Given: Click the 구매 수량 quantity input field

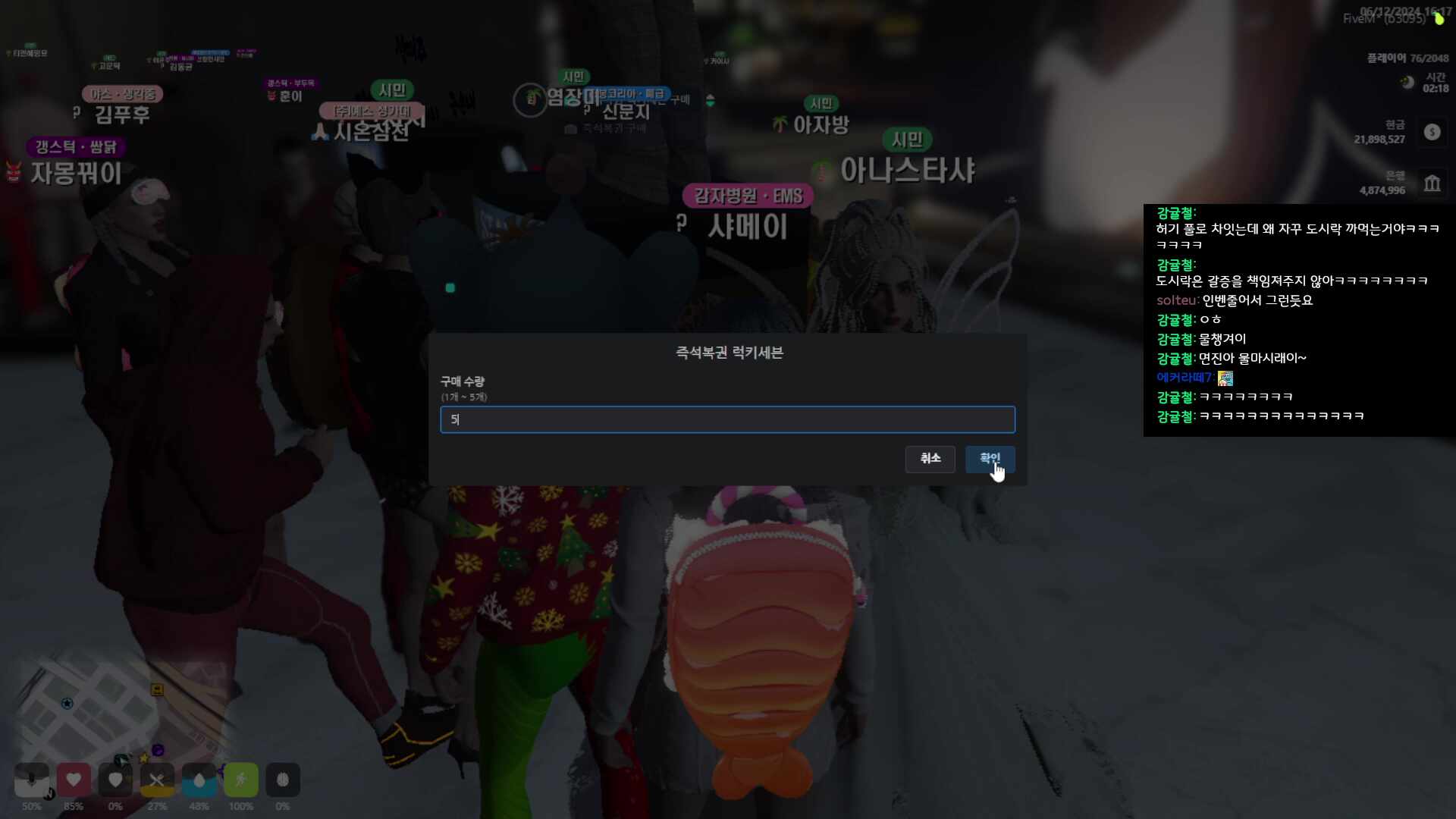Looking at the screenshot, I should [727, 419].
